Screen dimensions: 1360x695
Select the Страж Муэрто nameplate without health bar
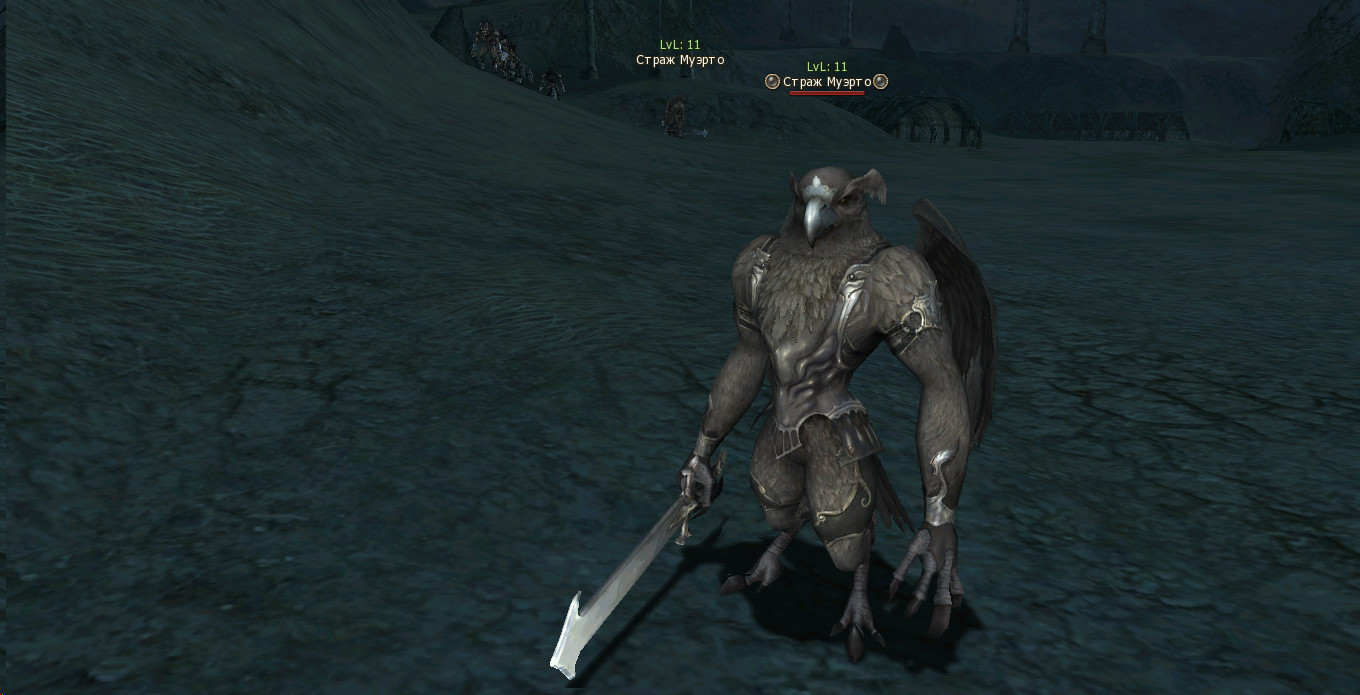(x=680, y=60)
